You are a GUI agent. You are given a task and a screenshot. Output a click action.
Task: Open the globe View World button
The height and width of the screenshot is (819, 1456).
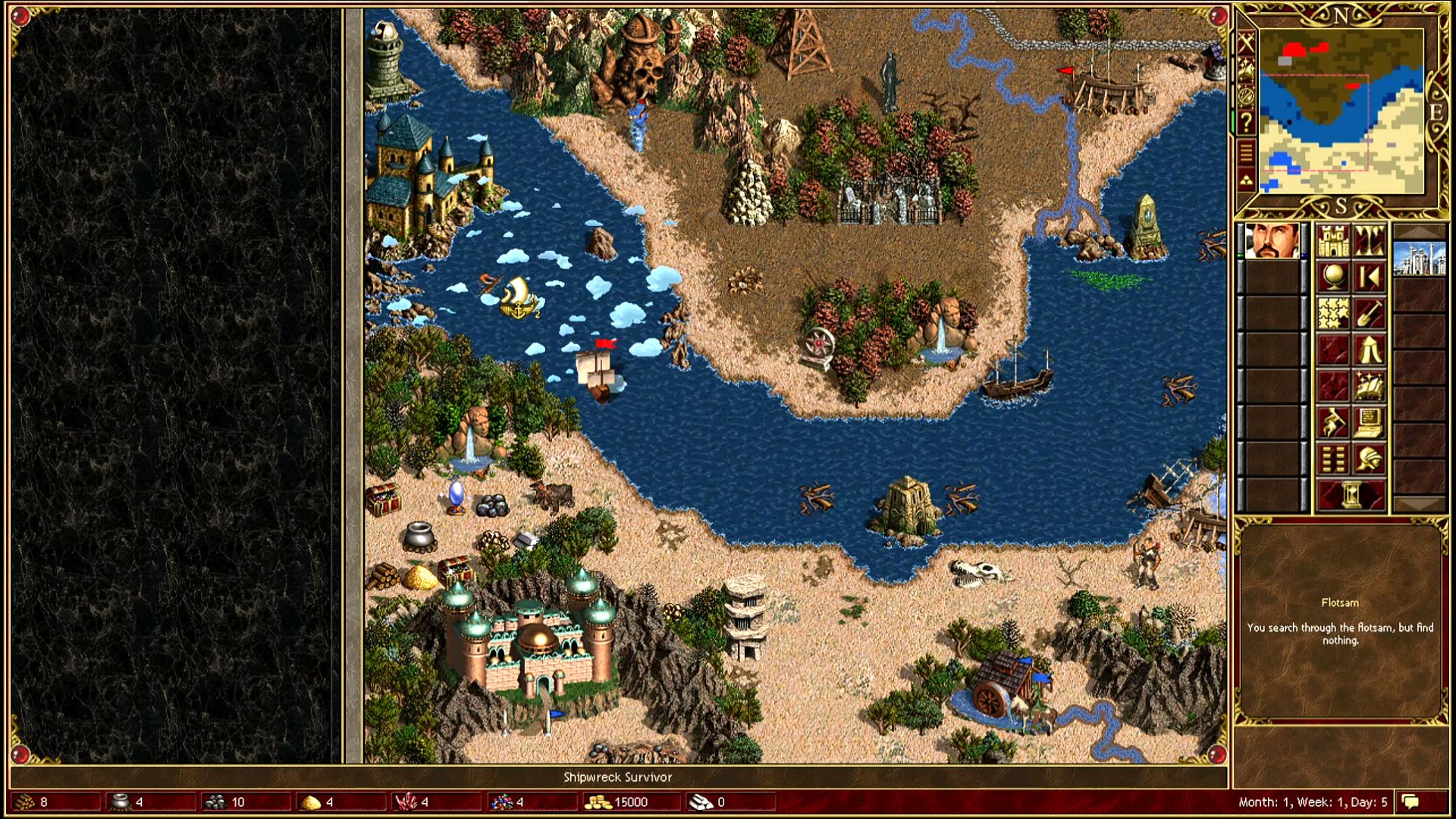pyautogui.click(x=1332, y=278)
